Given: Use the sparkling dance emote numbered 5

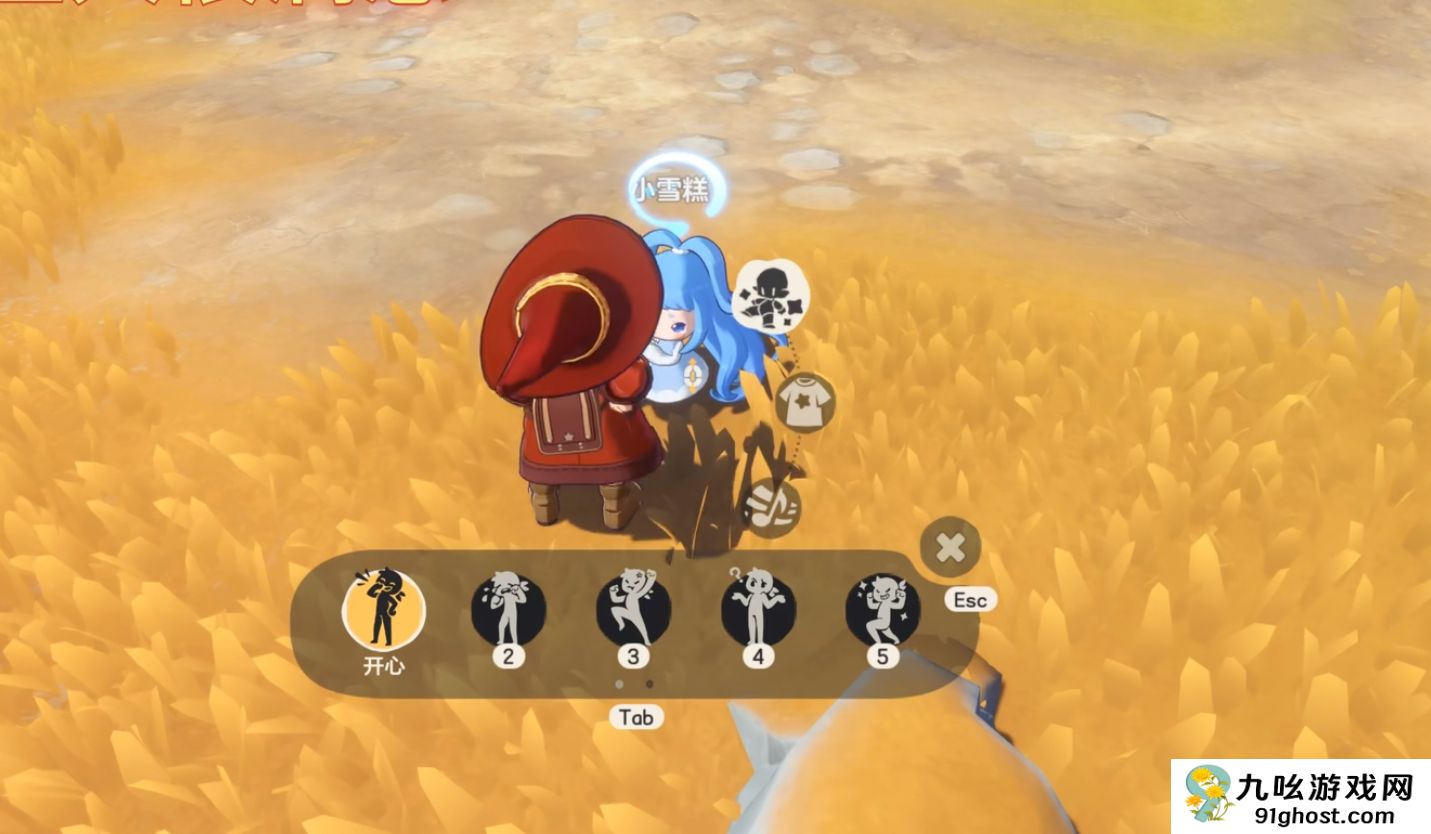Looking at the screenshot, I should pyautogui.click(x=882, y=609).
